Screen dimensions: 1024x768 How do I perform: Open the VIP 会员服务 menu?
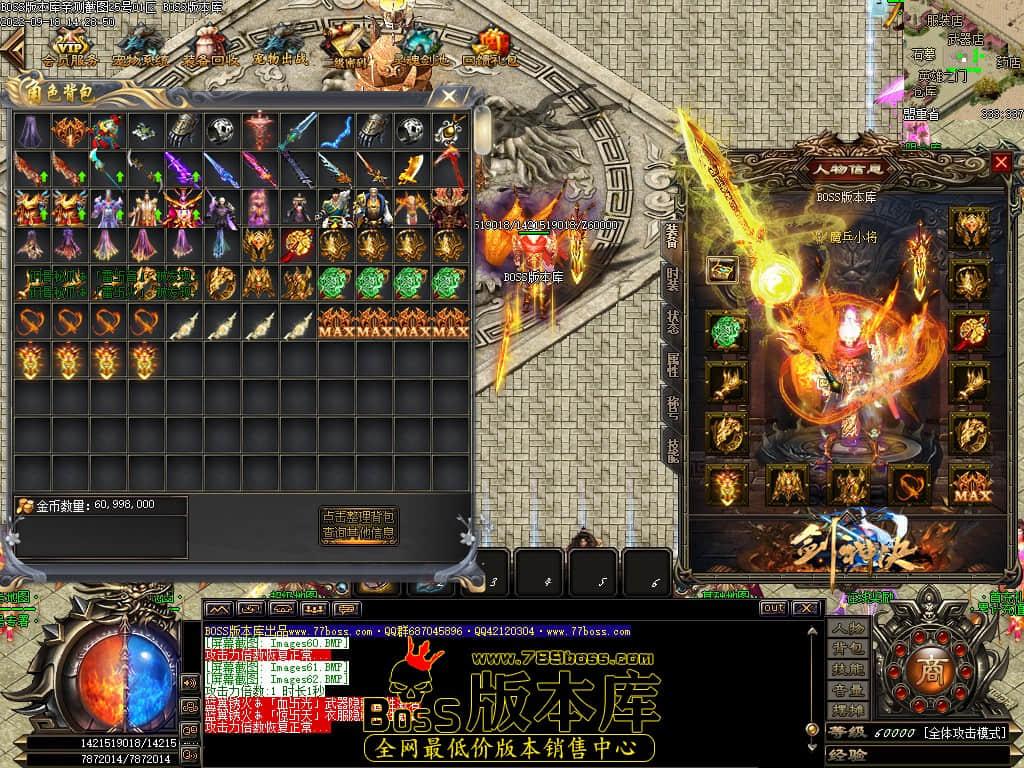tap(69, 46)
